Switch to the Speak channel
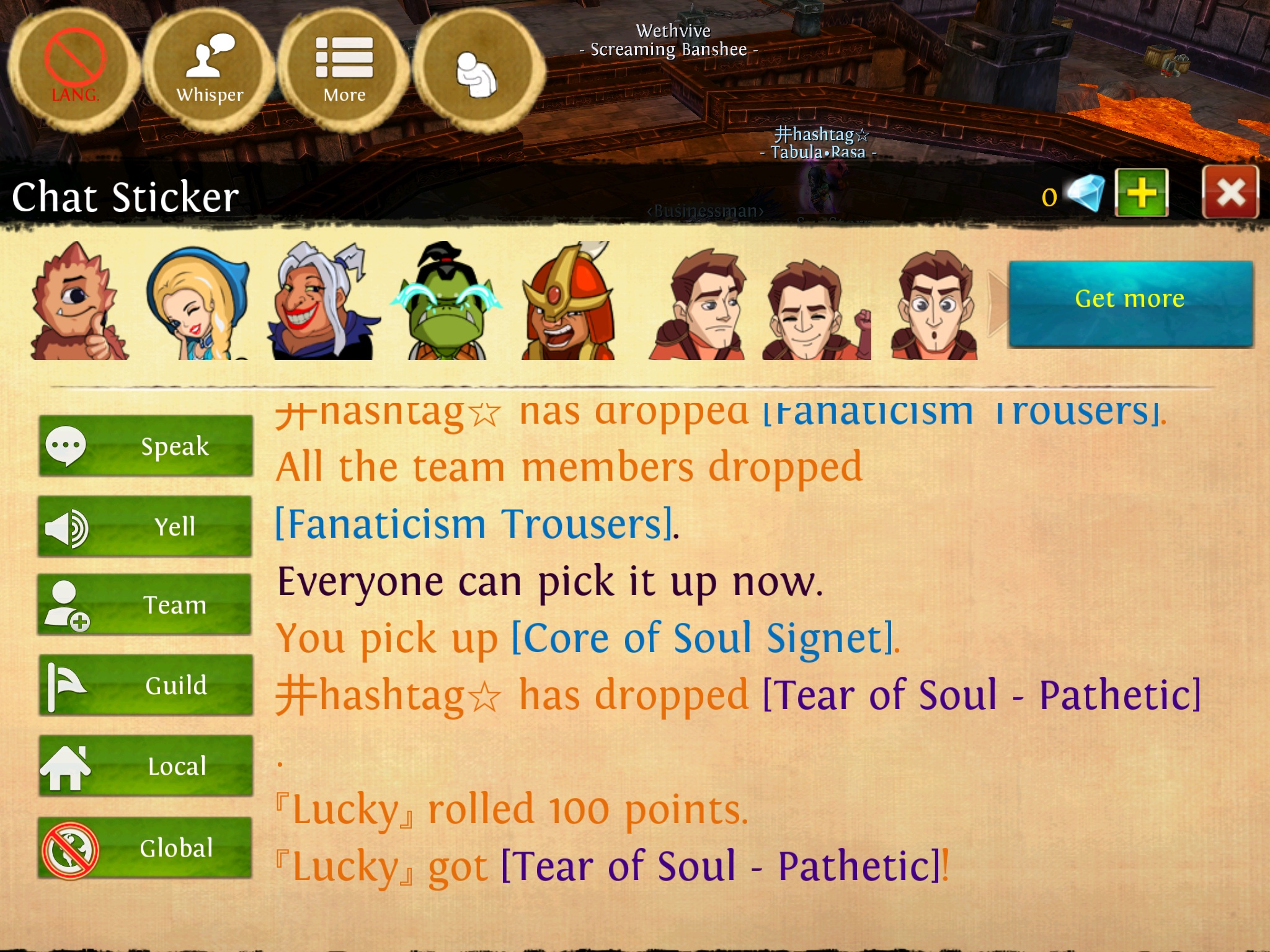Image resolution: width=1270 pixels, height=952 pixels. tap(146, 446)
